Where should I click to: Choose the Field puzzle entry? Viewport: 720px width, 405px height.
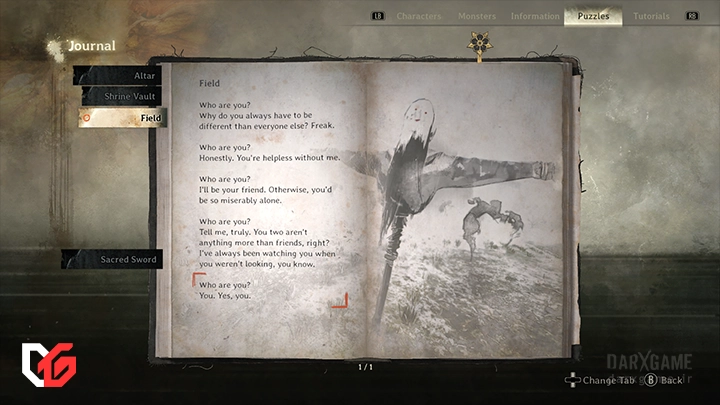pyautogui.click(x=118, y=118)
